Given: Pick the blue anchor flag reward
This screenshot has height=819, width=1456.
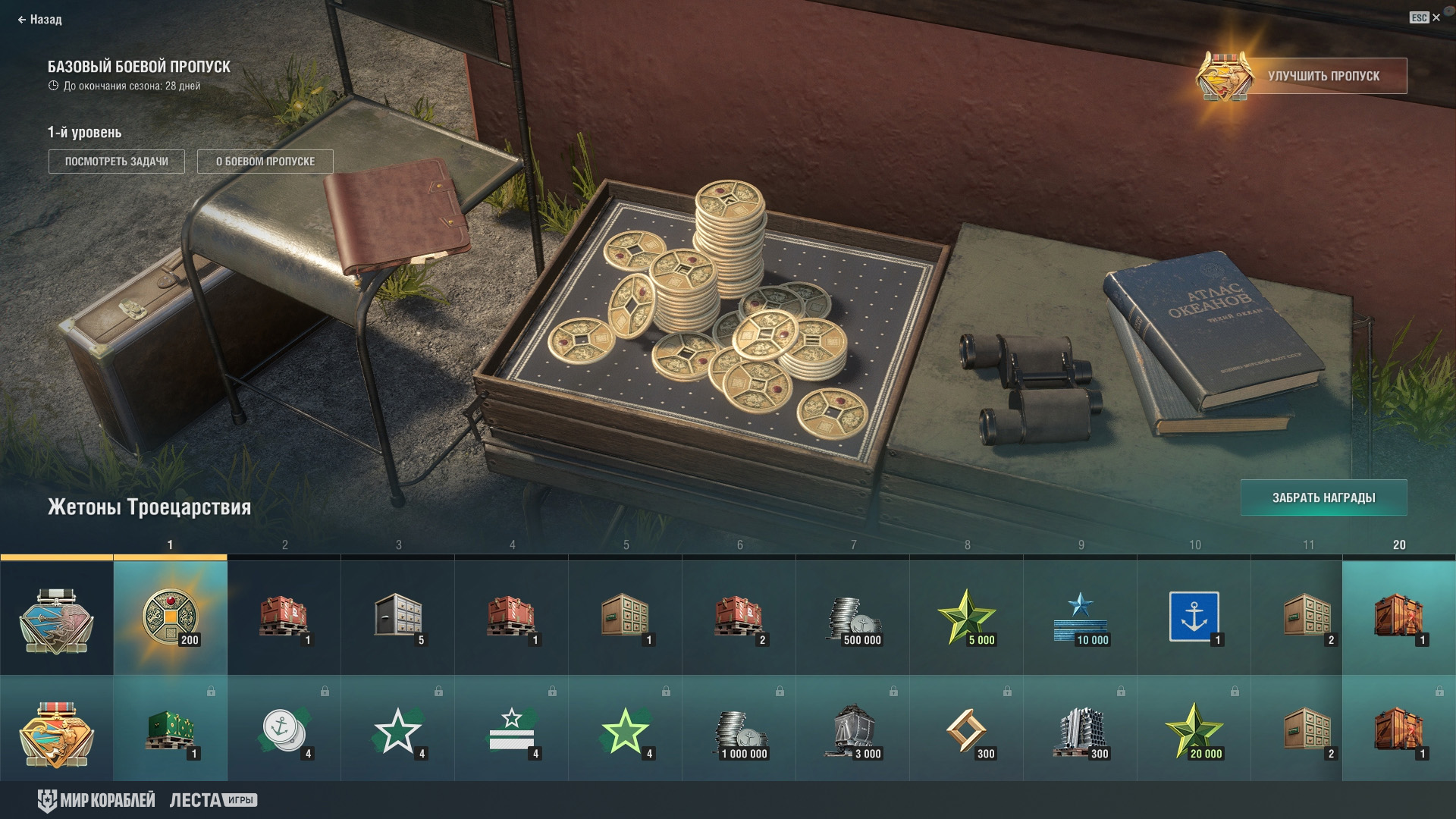Looking at the screenshot, I should pyautogui.click(x=1194, y=617).
